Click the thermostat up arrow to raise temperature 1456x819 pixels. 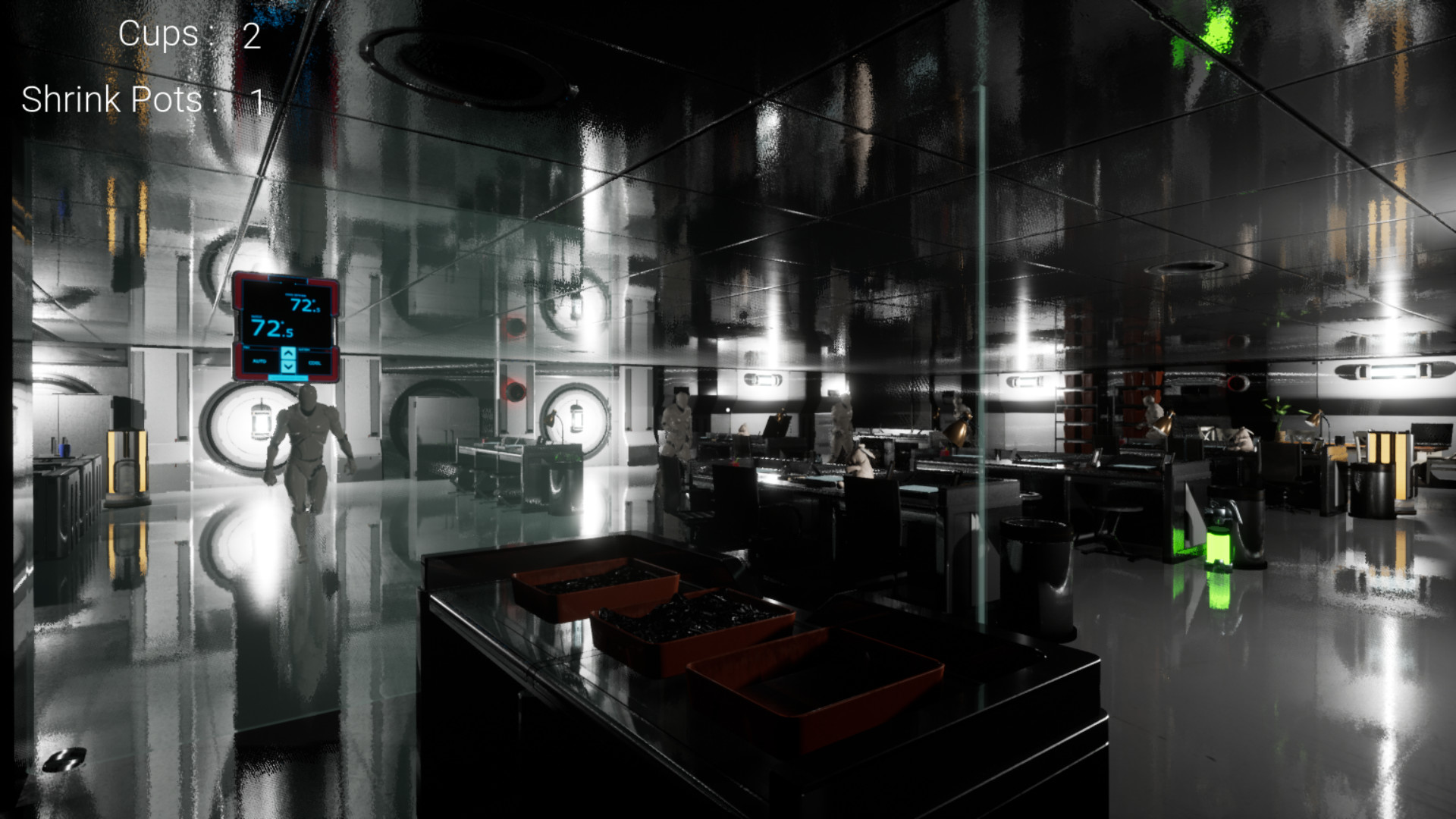click(x=288, y=353)
